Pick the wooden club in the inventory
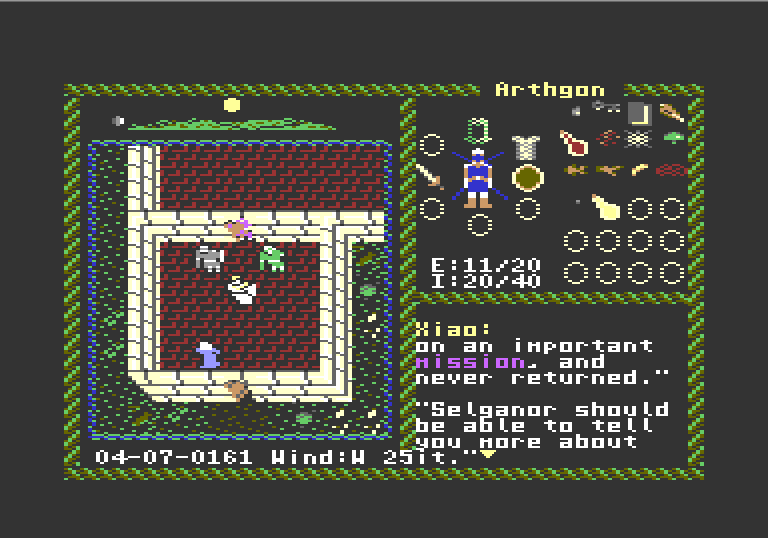The width and height of the screenshot is (768, 538). tap(671, 112)
